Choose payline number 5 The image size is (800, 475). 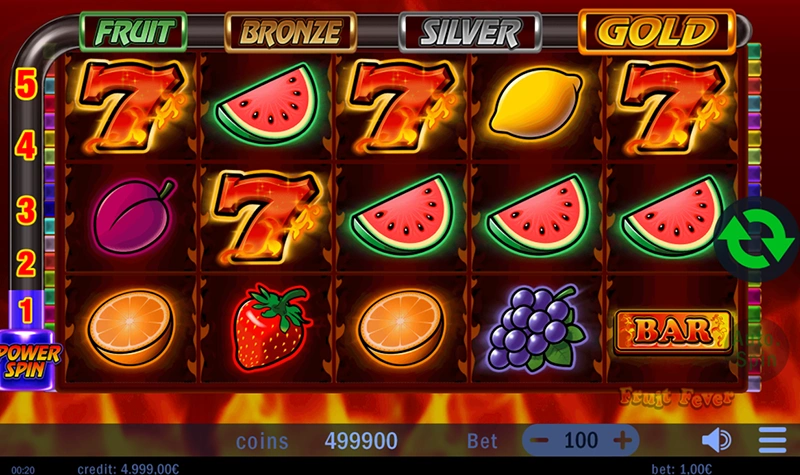coord(27,84)
